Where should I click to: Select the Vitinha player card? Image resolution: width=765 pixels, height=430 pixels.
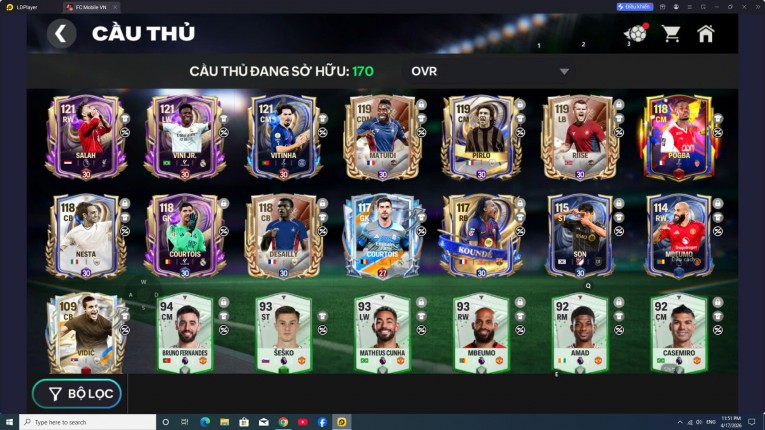283,138
